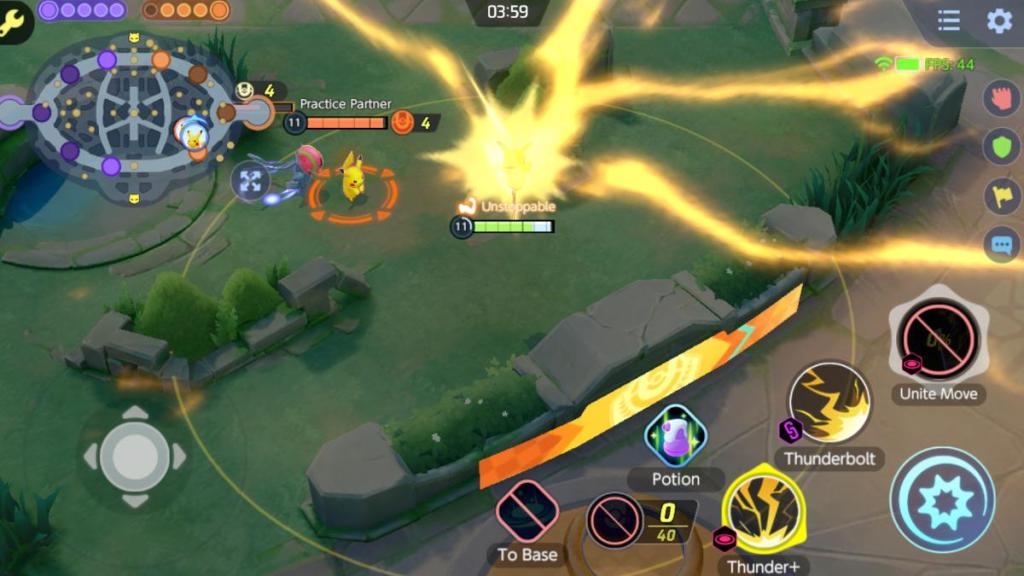The image size is (1024, 576).
Task: Tap the wrench tool icon
Action: coord(14,21)
